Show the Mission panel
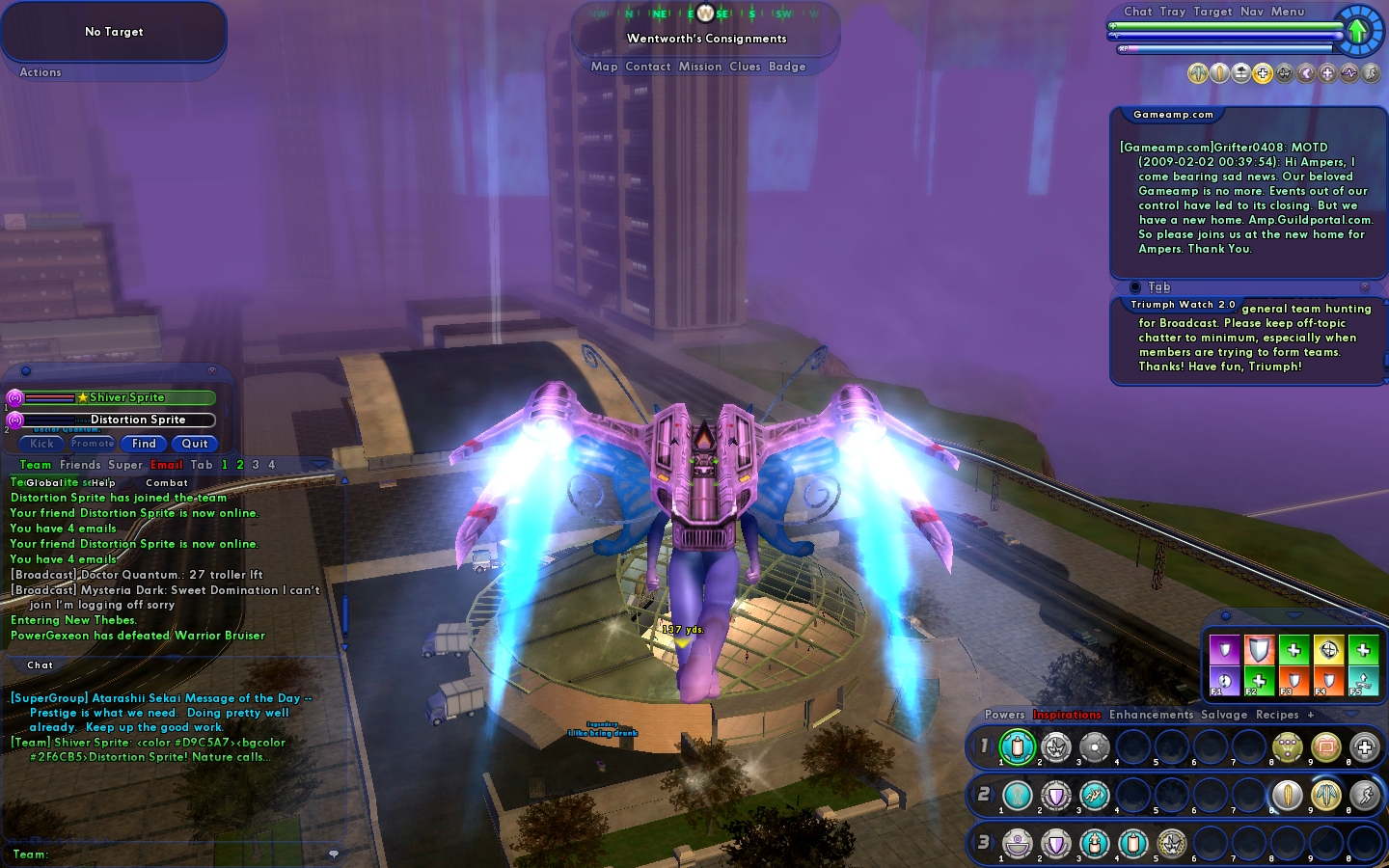 tap(699, 67)
